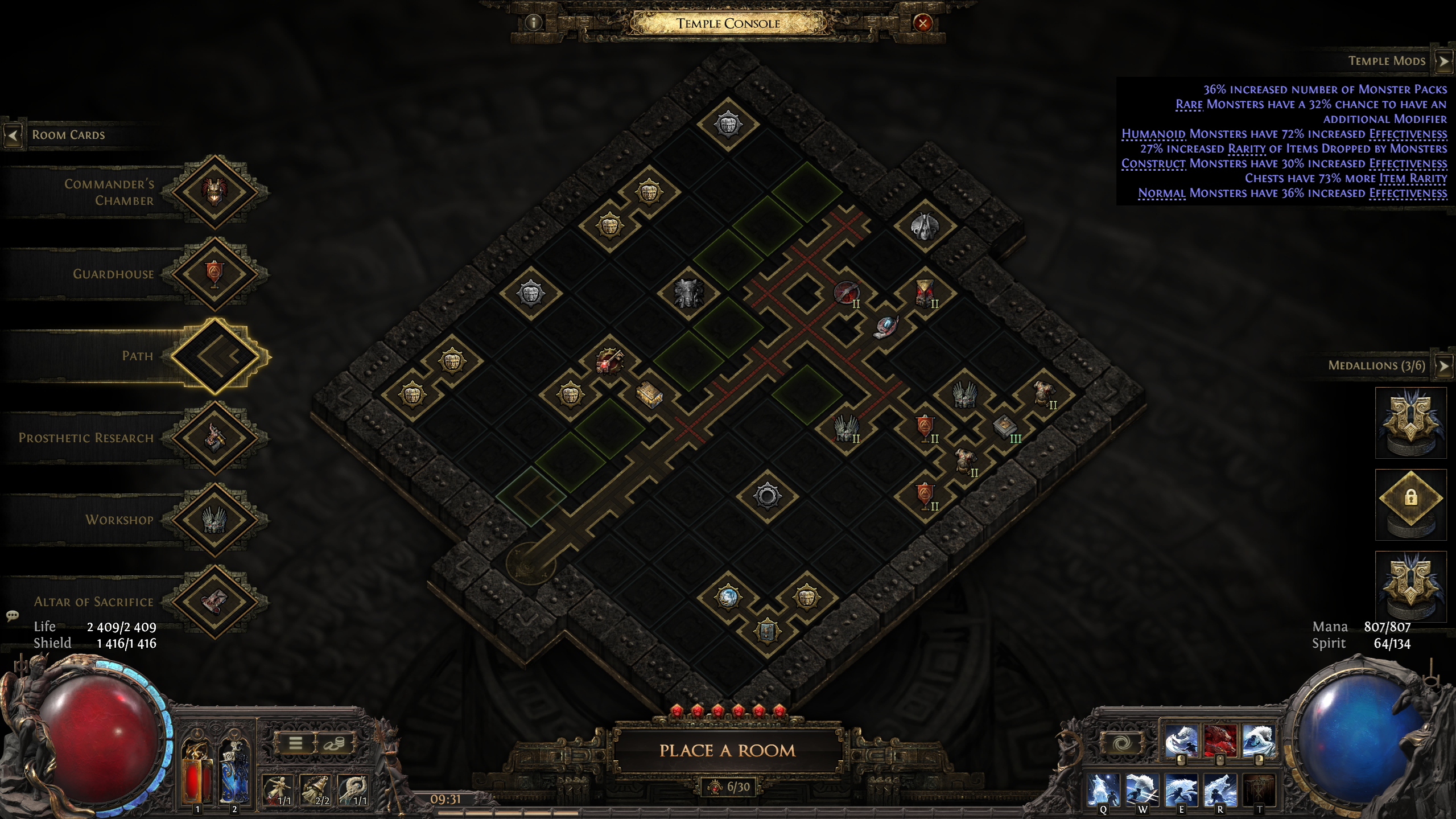Select the Path room card
1456x819 pixels.
[x=215, y=356]
